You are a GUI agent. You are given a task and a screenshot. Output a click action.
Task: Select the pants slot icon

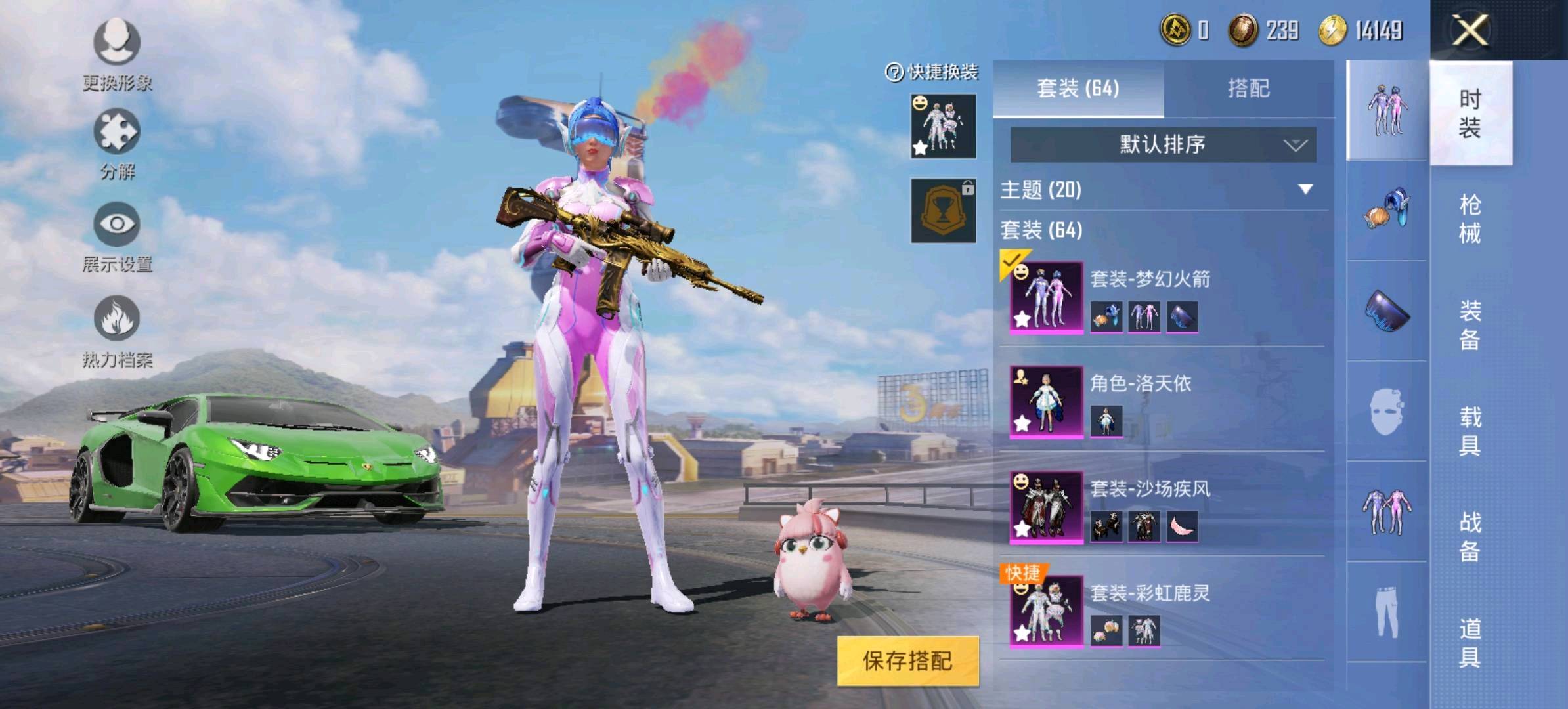(x=1386, y=612)
